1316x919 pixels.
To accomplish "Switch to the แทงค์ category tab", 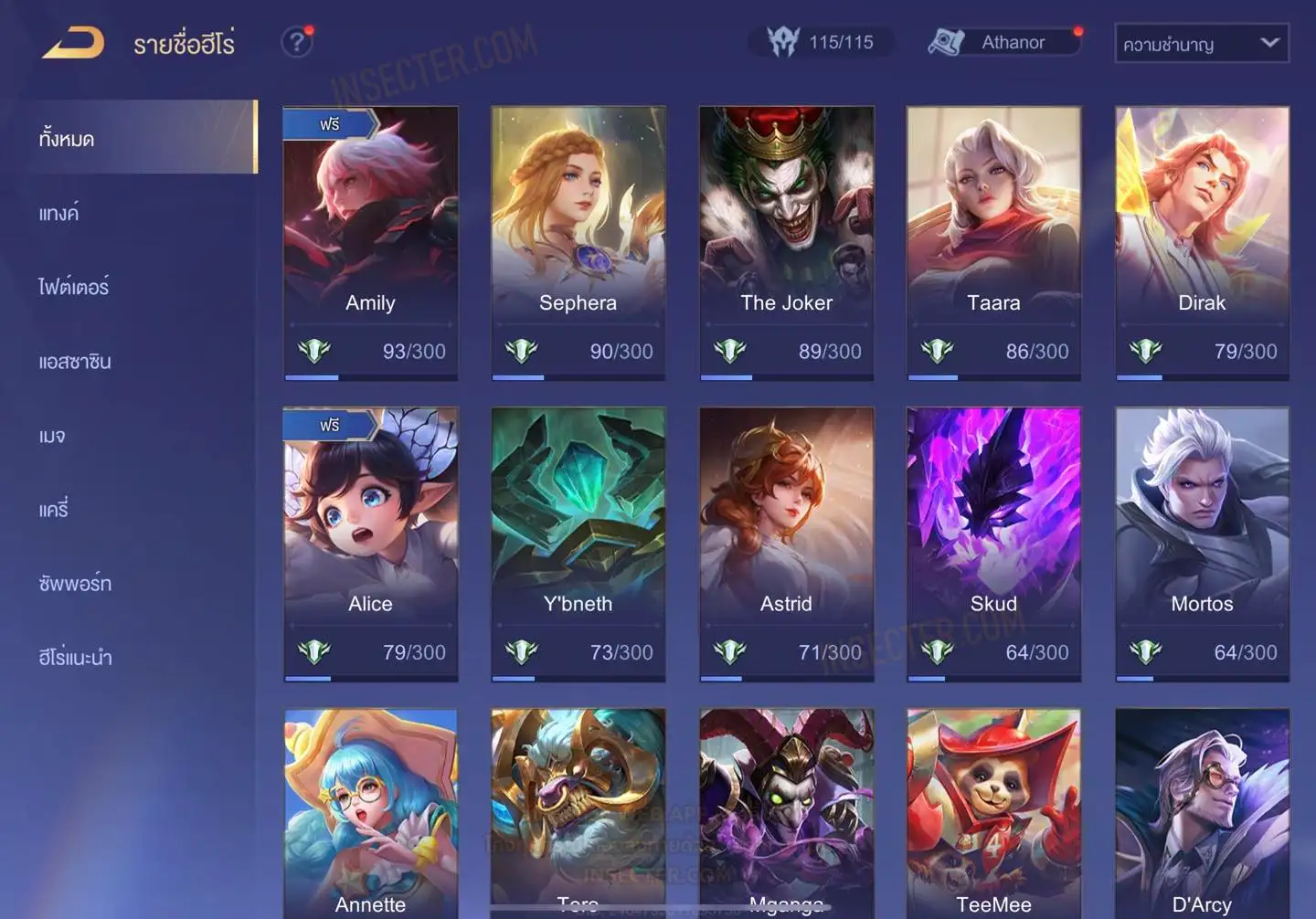I will coord(59,214).
